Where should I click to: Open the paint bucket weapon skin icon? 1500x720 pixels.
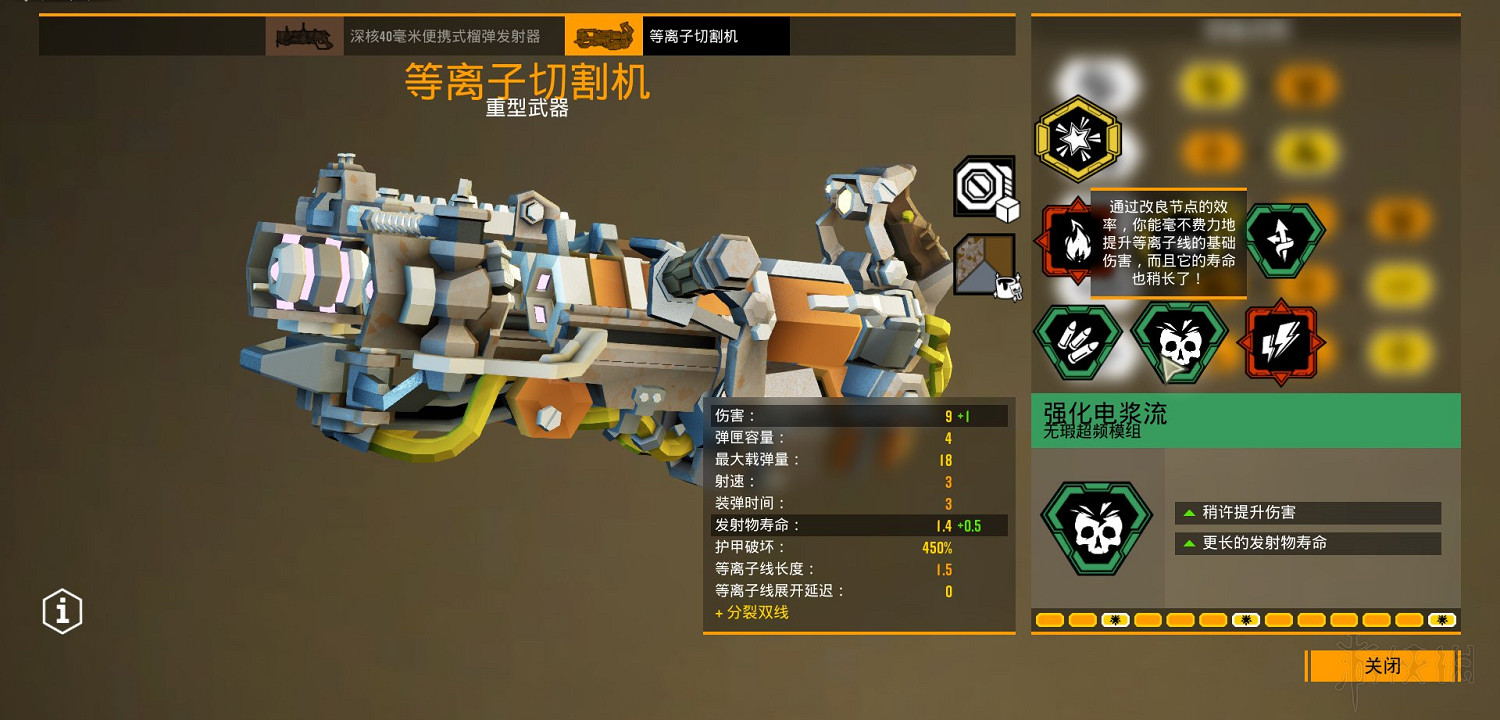click(983, 265)
